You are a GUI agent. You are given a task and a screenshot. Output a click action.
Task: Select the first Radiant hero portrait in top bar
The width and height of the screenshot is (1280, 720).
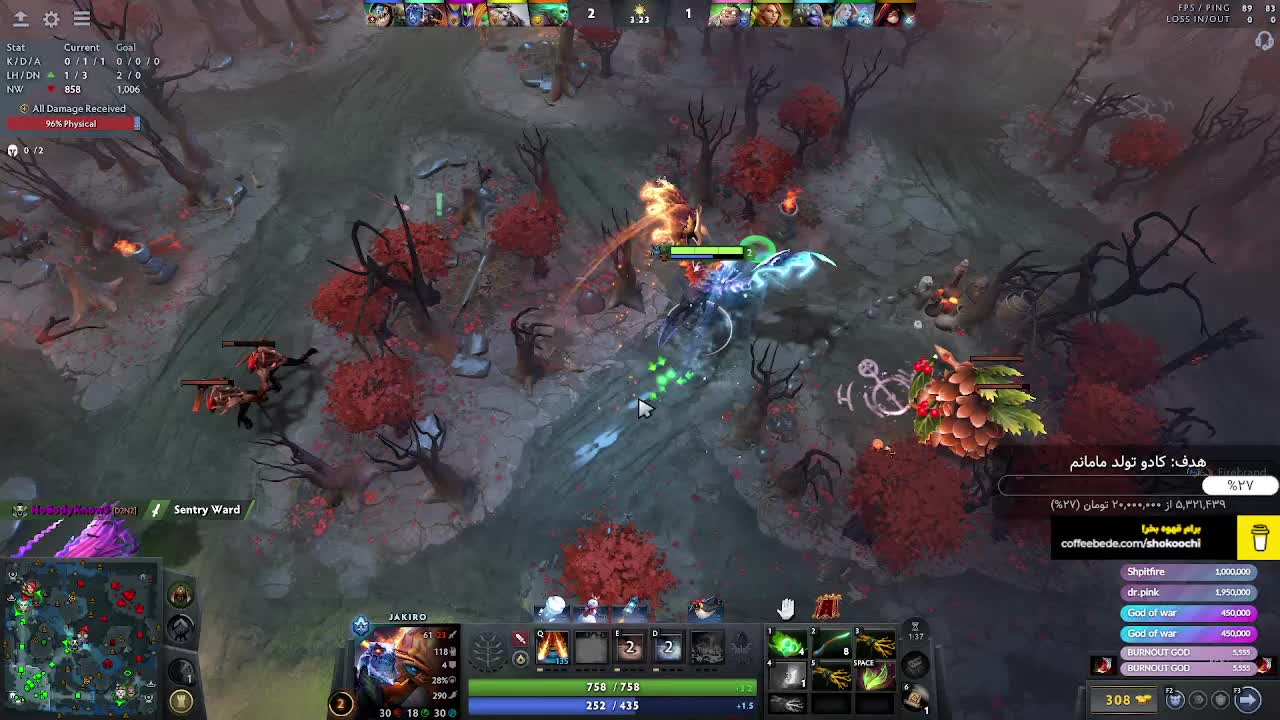[x=379, y=14]
